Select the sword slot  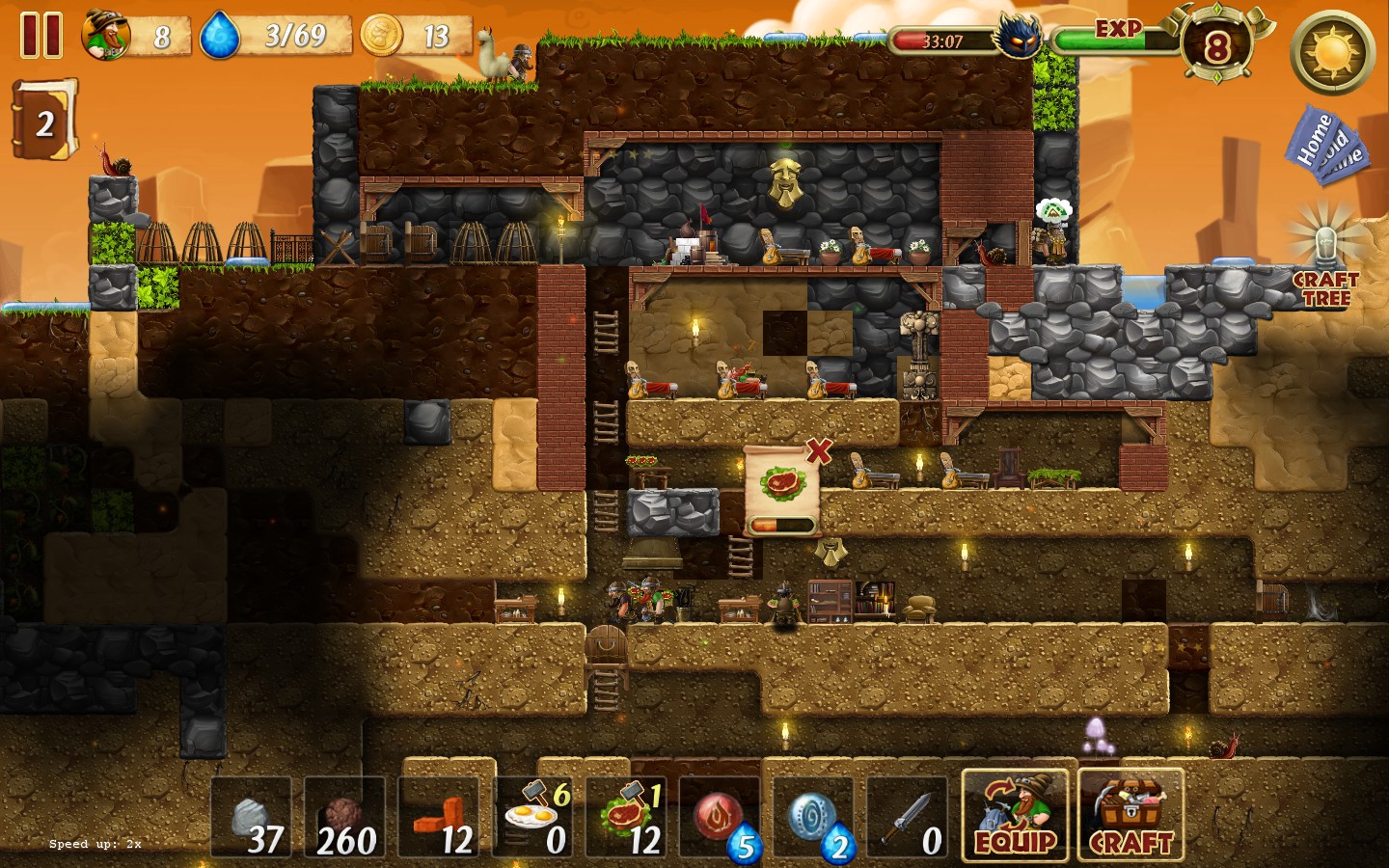(x=907, y=818)
